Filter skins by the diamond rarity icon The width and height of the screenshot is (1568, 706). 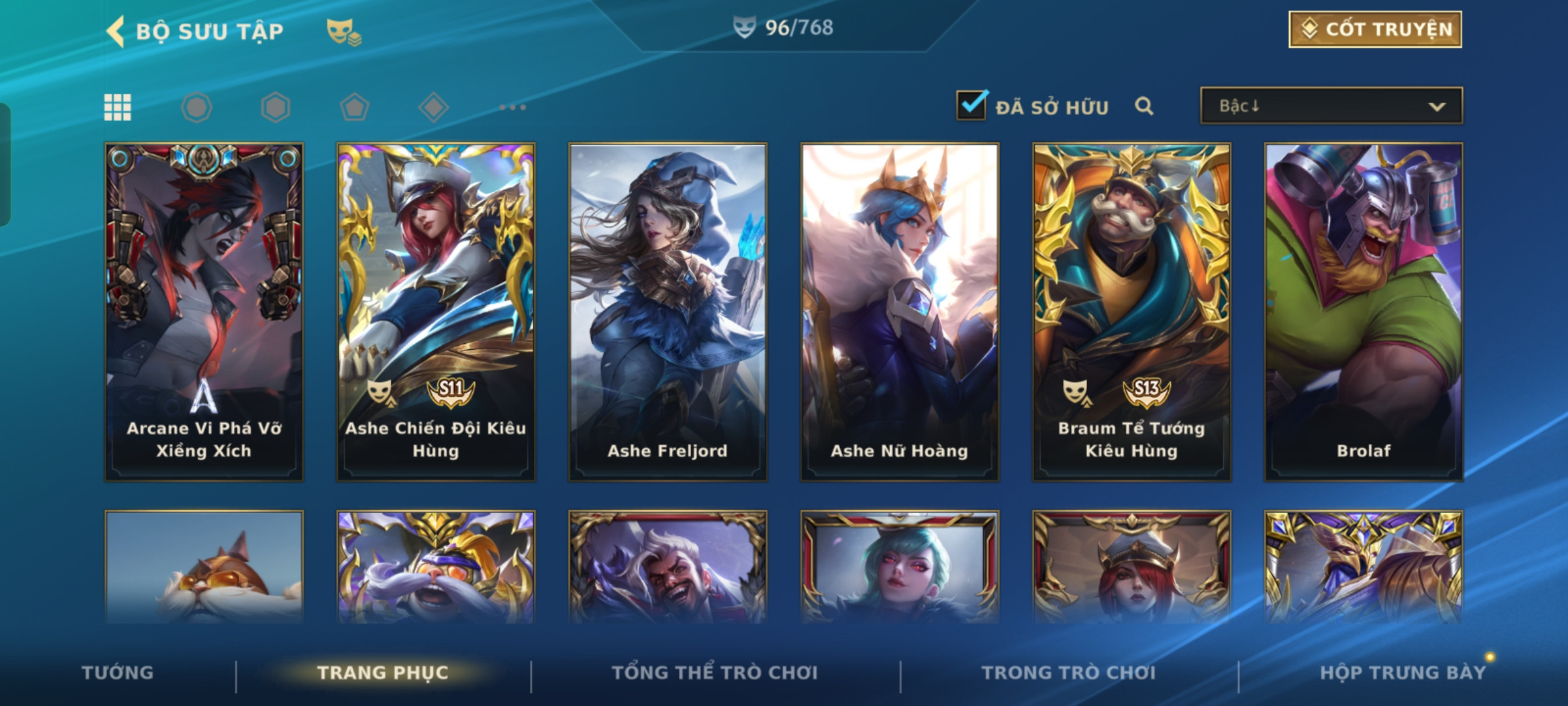point(433,107)
